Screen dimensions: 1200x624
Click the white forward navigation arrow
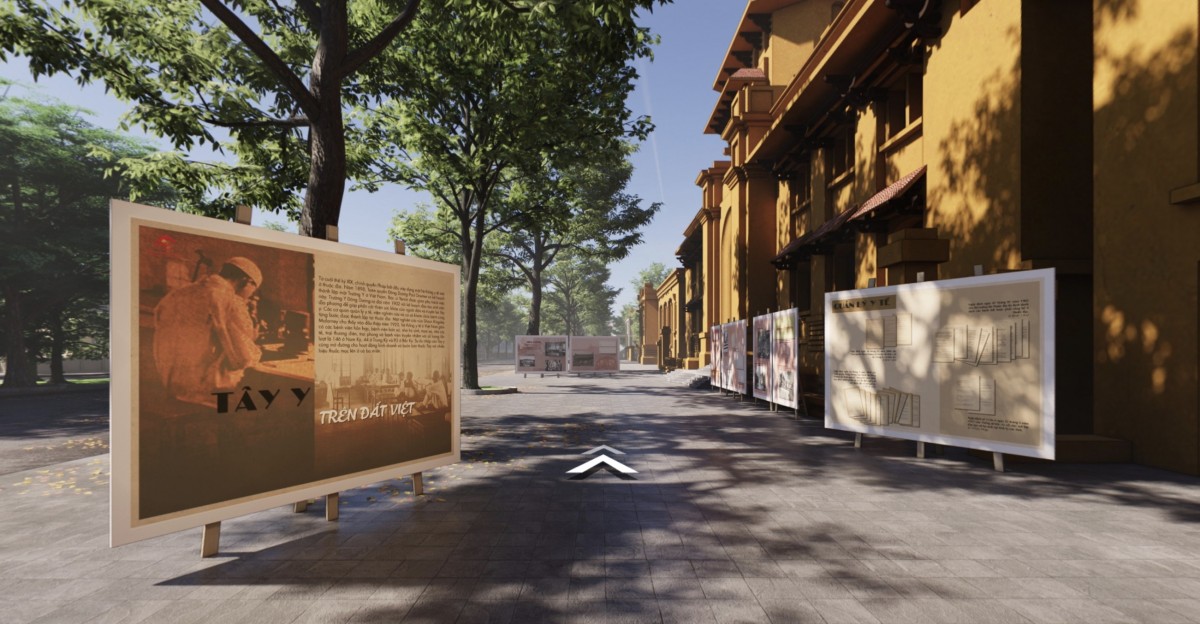click(601, 461)
